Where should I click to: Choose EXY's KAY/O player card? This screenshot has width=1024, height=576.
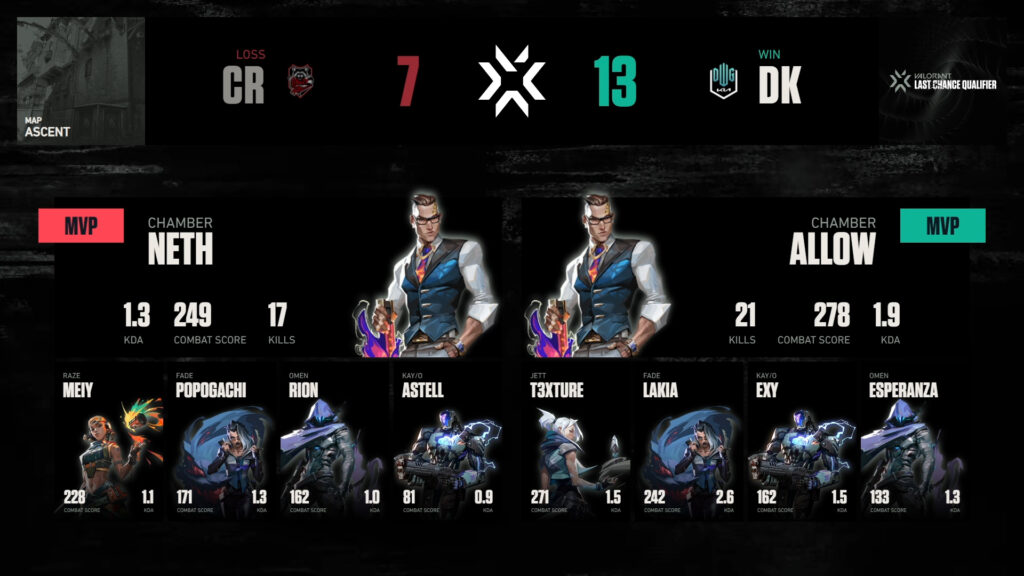point(800,440)
